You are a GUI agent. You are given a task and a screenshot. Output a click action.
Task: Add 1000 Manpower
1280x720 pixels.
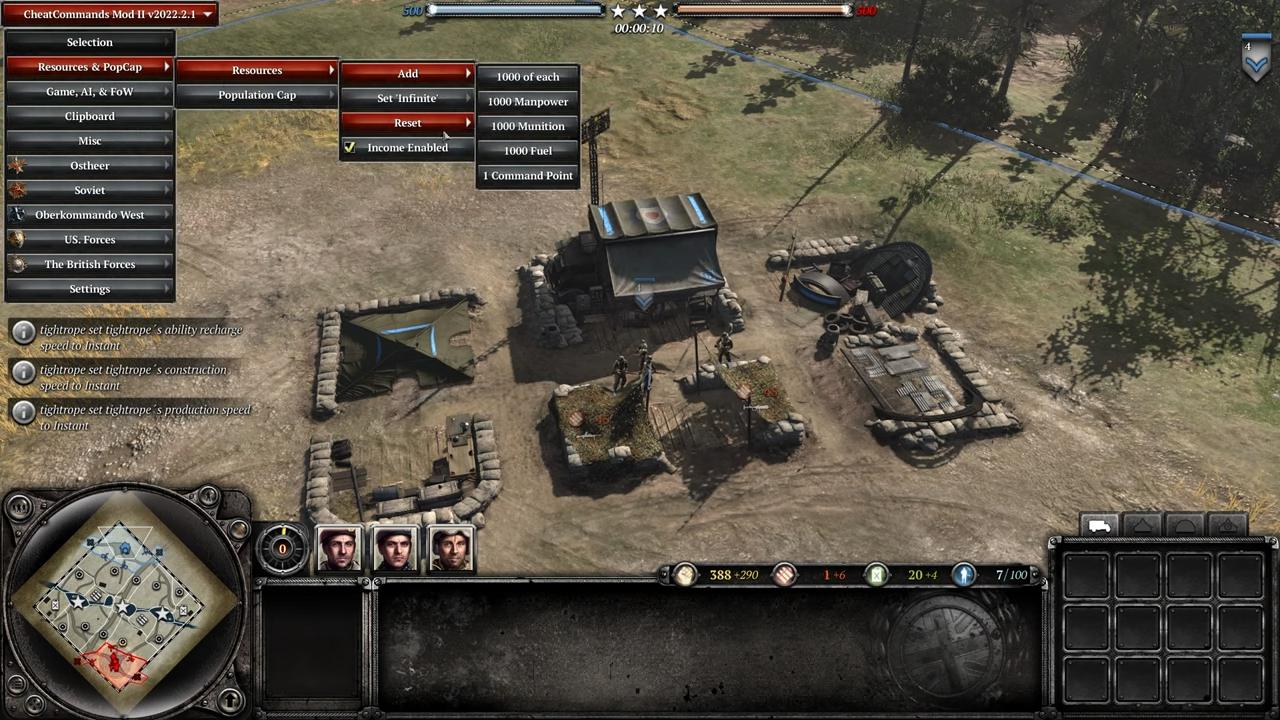click(x=528, y=102)
